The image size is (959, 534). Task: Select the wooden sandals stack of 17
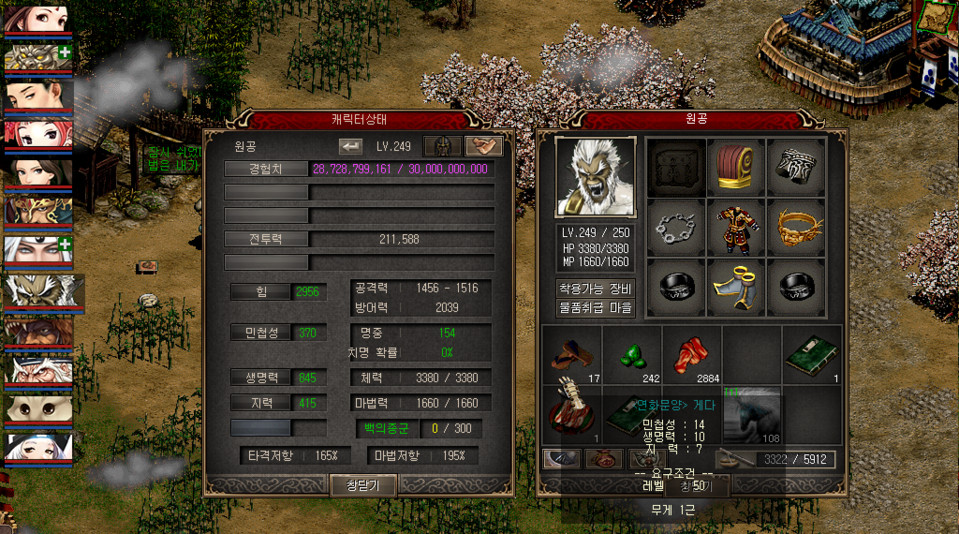tap(572, 354)
